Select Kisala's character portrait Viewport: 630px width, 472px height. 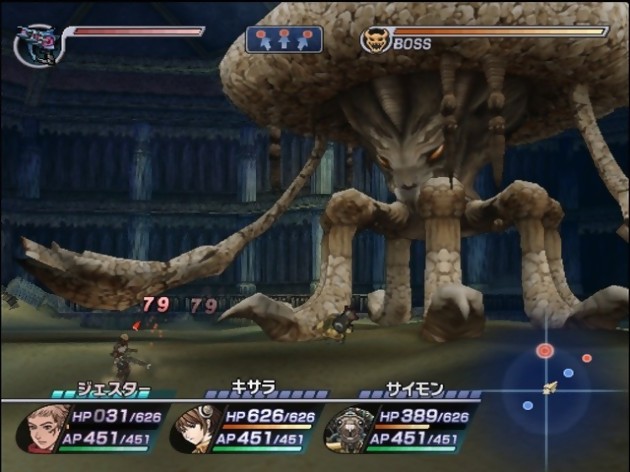point(194,428)
